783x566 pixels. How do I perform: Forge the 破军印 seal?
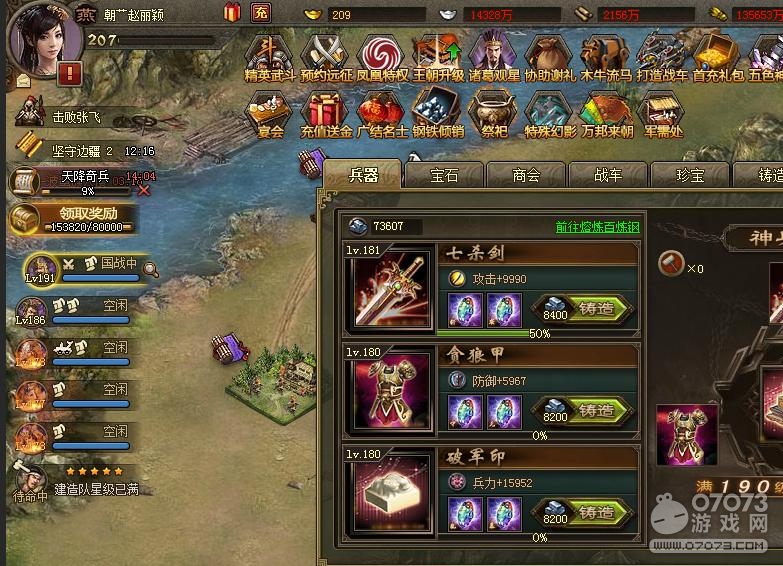click(596, 512)
